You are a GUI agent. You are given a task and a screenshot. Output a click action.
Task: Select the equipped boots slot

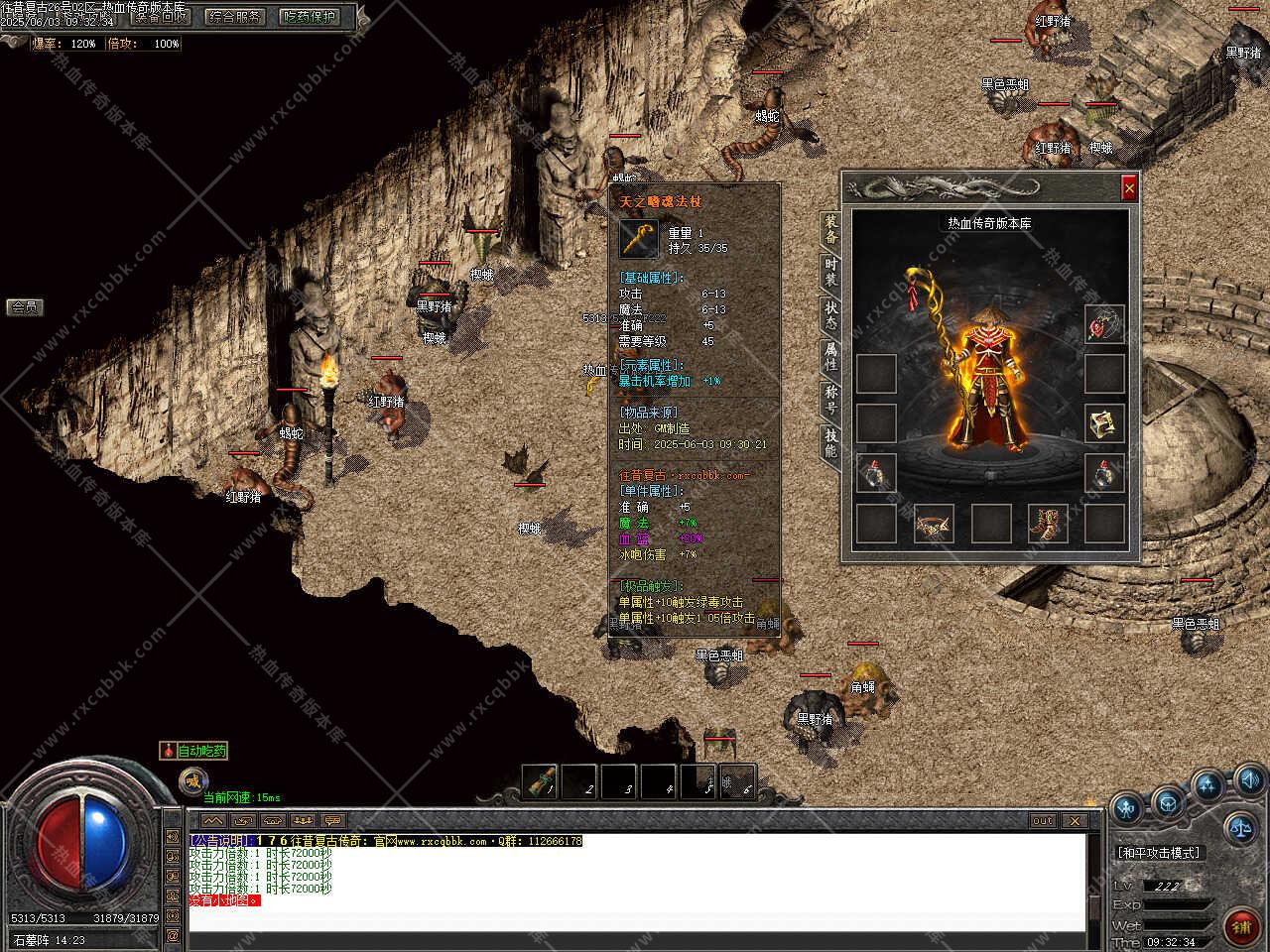pyautogui.click(x=1047, y=524)
